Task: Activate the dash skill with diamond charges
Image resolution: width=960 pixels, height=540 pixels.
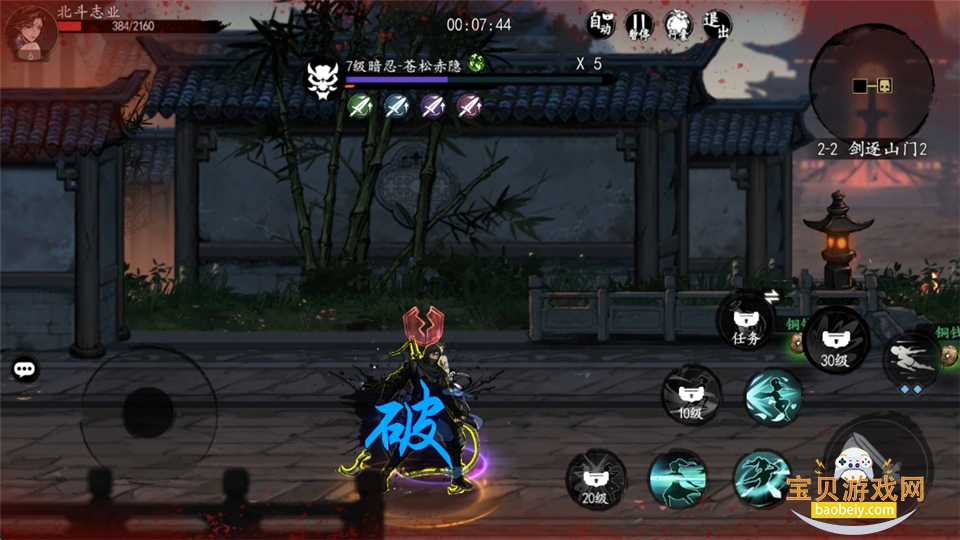Action: coord(912,360)
